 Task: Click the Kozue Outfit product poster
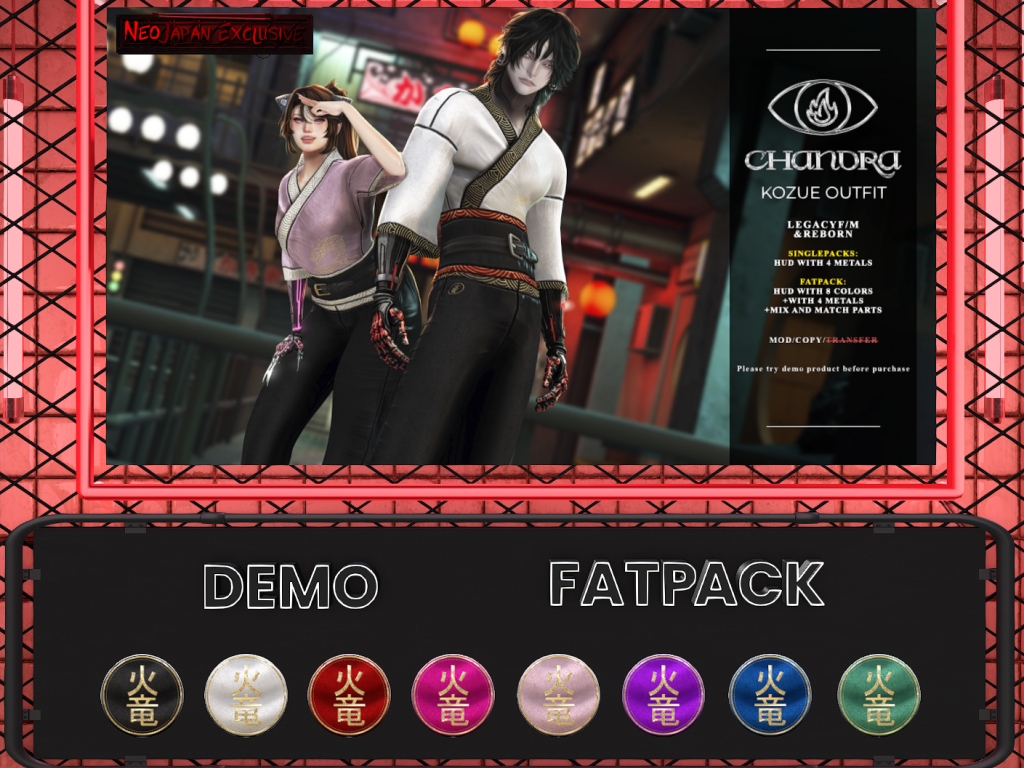(520, 237)
